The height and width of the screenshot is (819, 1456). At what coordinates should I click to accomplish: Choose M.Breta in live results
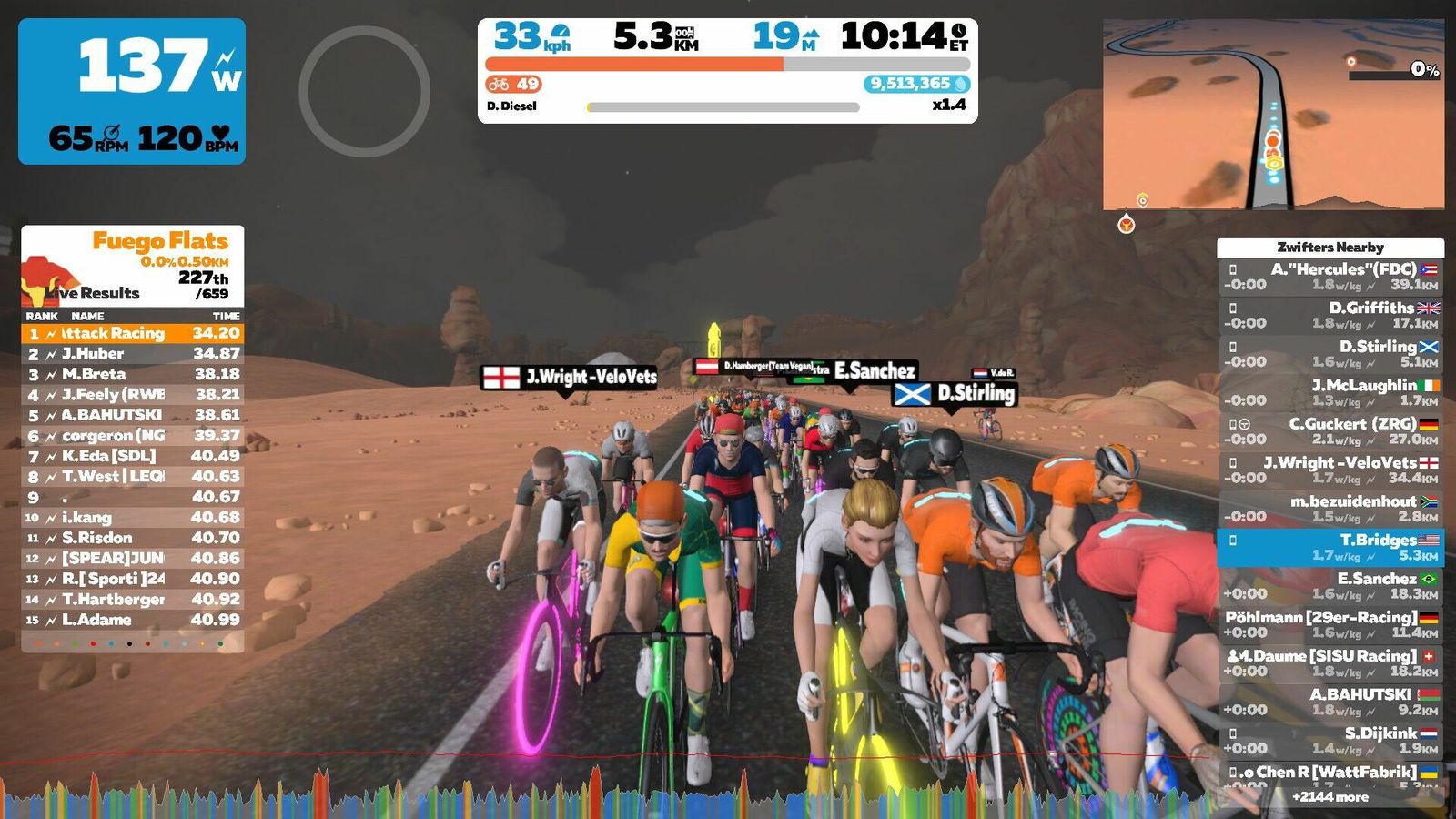coord(133,374)
